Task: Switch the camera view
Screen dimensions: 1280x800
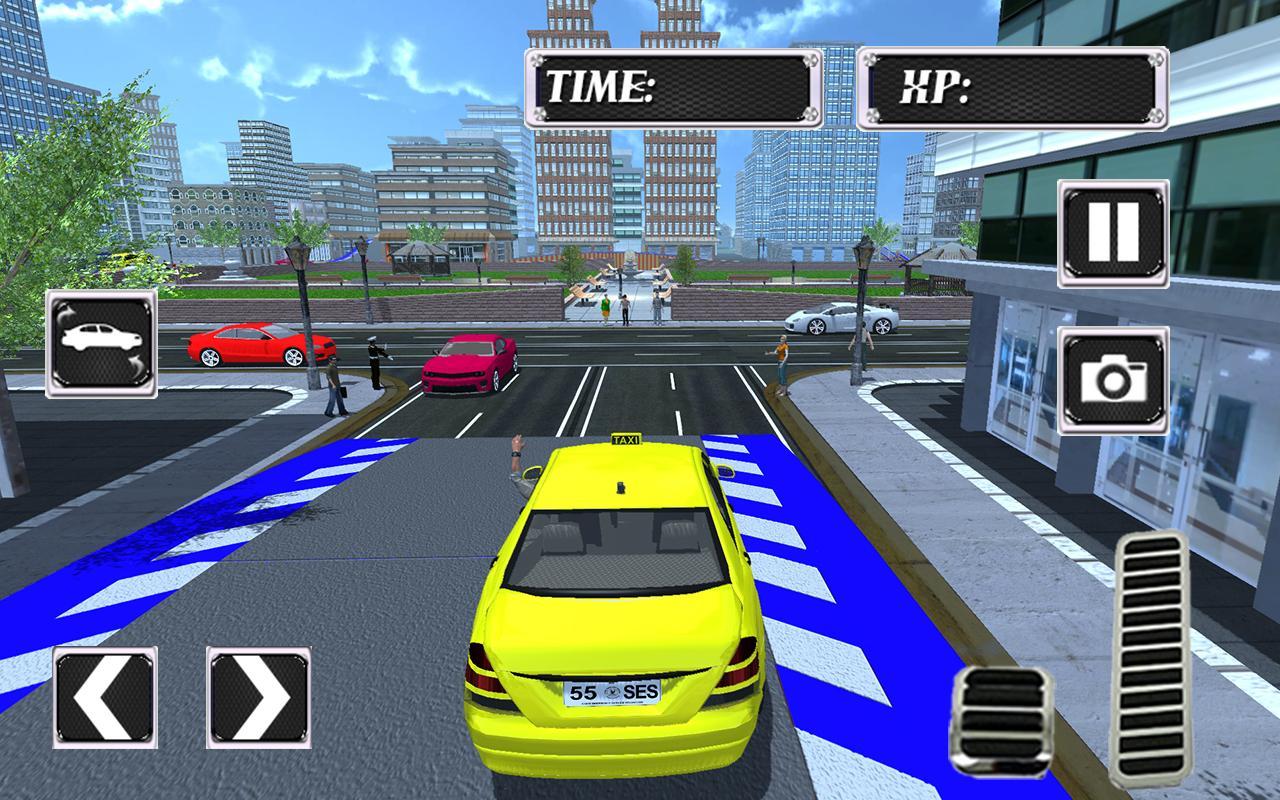Action: point(1114,381)
